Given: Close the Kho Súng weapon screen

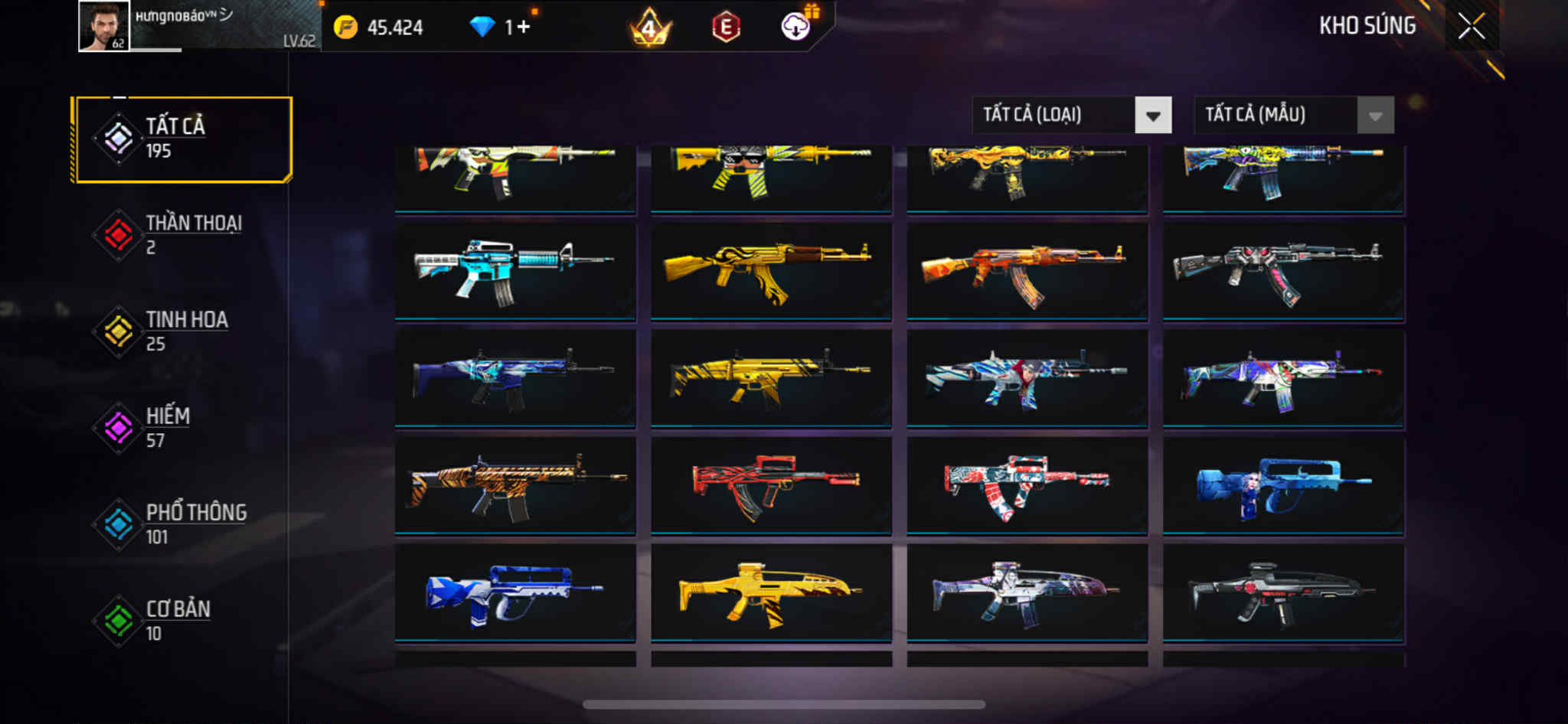Looking at the screenshot, I should click(x=1471, y=27).
